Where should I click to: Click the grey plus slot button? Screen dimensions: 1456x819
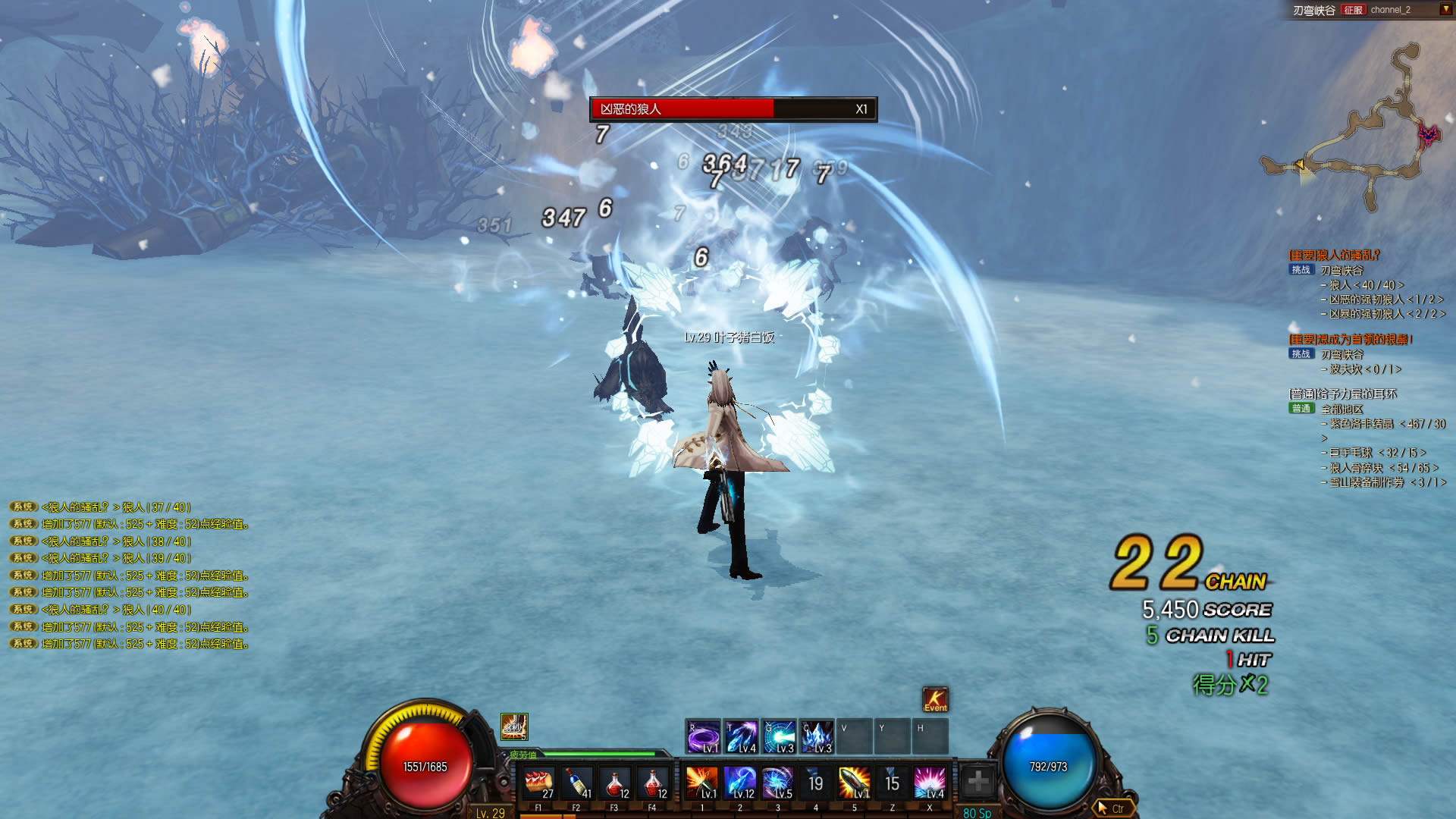pos(978,781)
